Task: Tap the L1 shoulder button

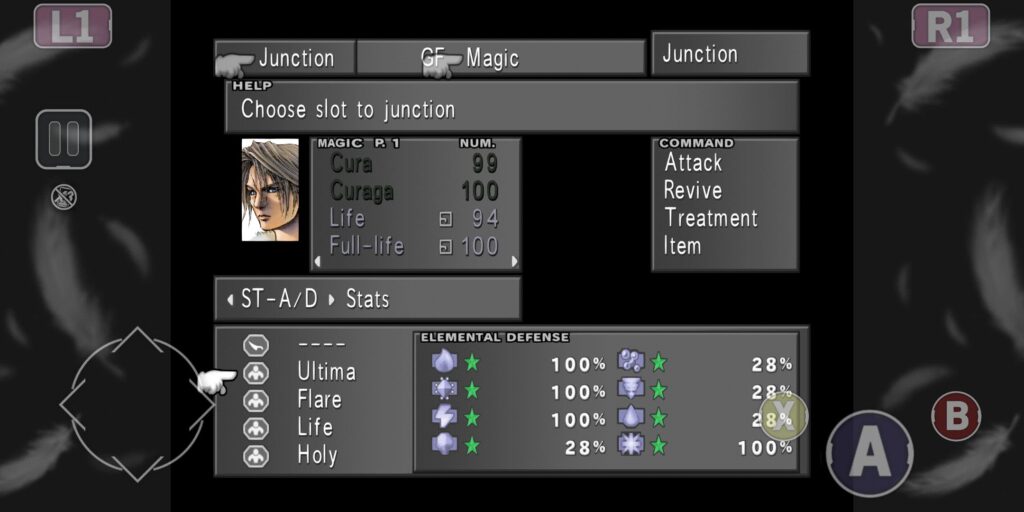Action: pyautogui.click(x=72, y=26)
